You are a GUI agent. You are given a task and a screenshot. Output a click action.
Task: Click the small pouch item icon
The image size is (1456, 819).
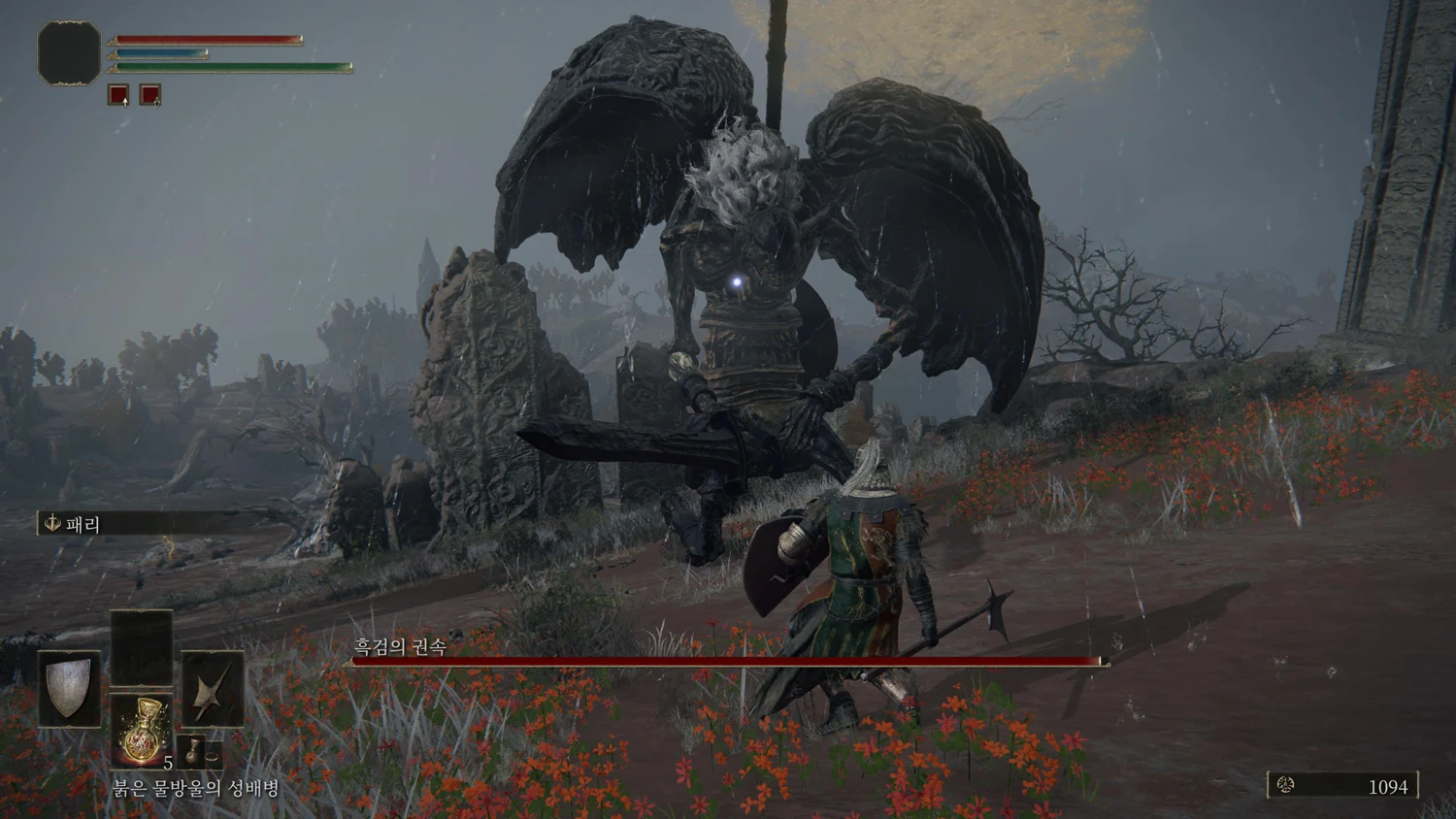193,752
